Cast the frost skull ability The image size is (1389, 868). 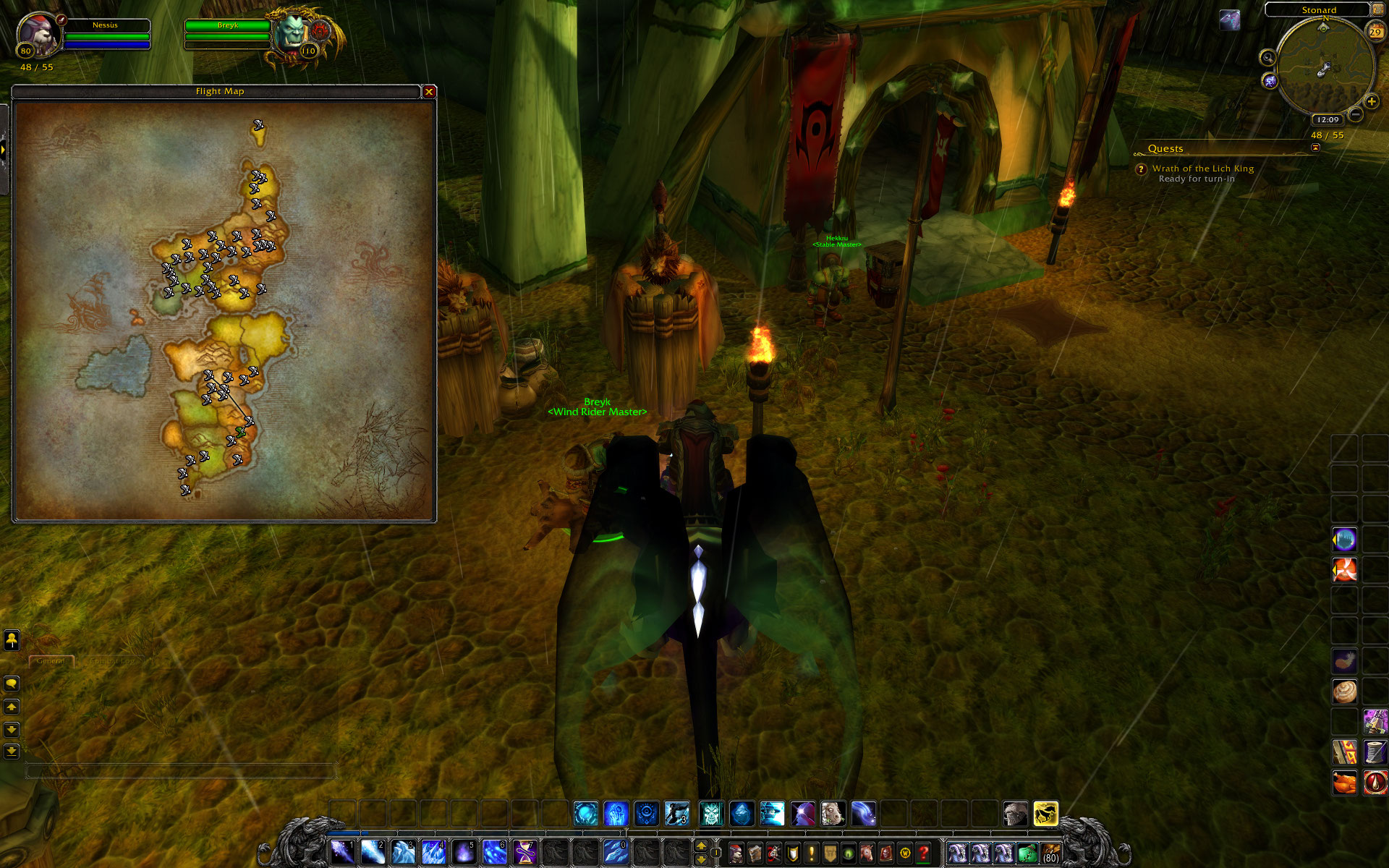(x=711, y=814)
